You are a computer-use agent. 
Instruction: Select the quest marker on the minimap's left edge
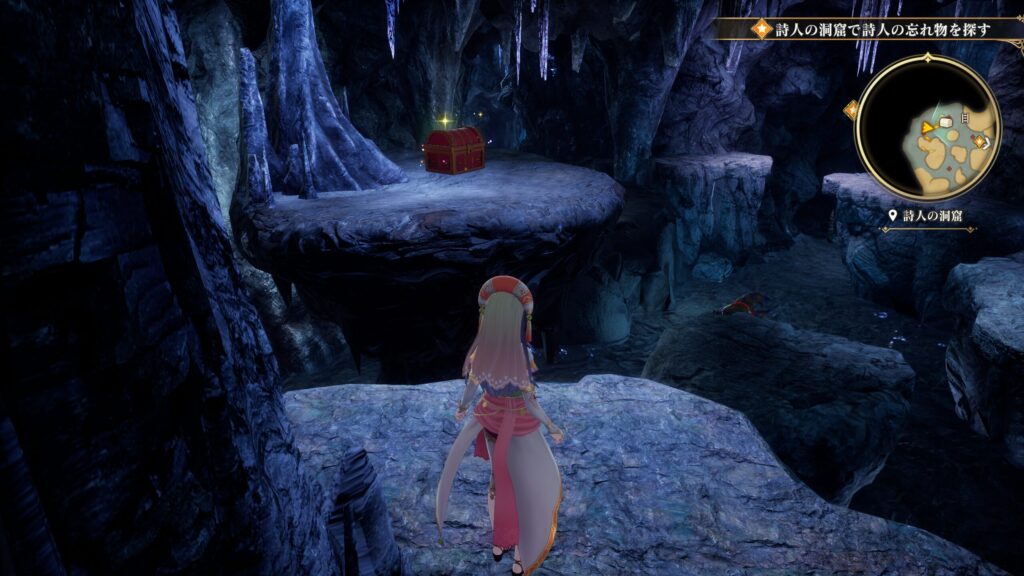tap(853, 109)
